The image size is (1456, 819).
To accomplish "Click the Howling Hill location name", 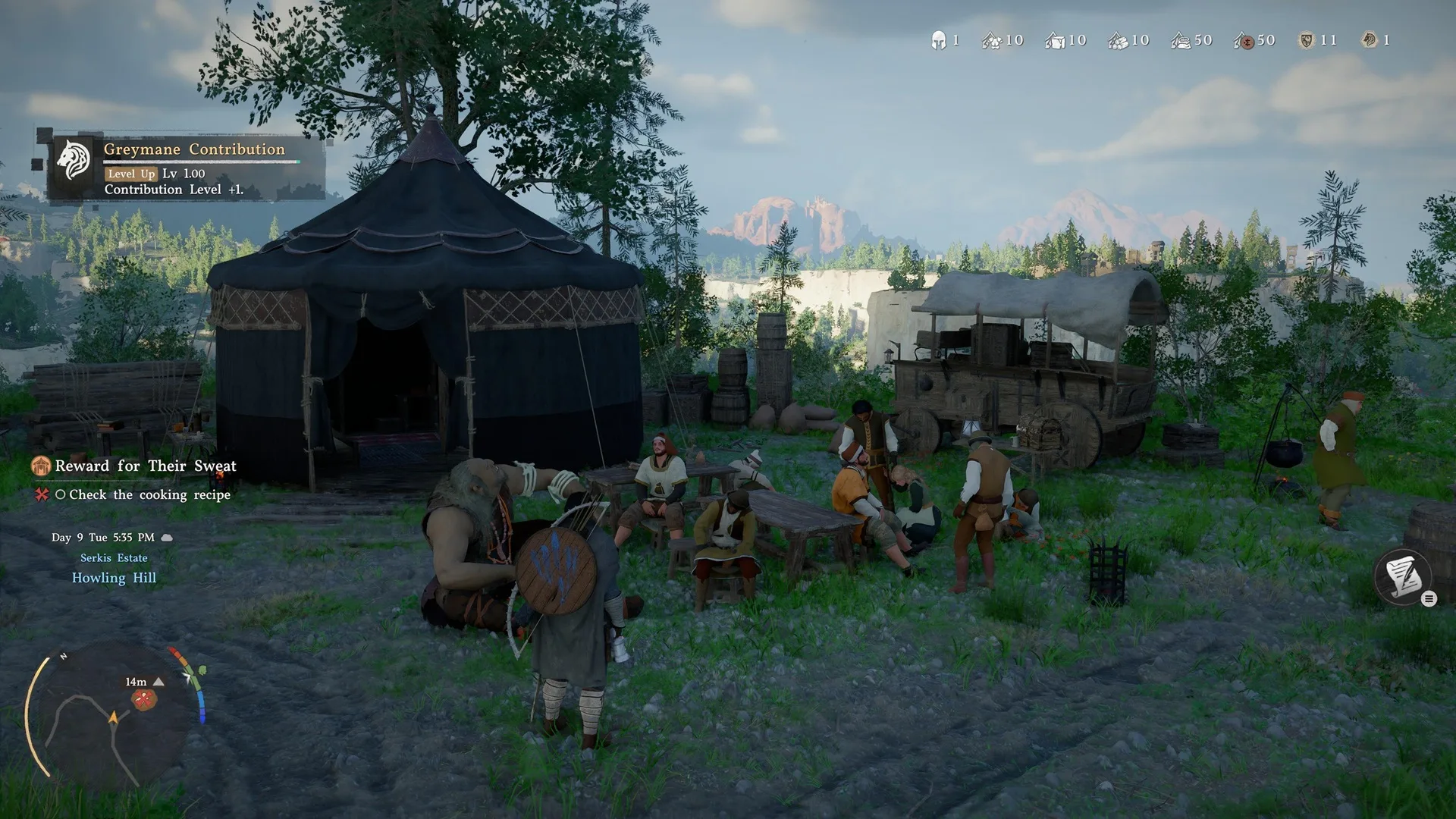I will (x=115, y=577).
